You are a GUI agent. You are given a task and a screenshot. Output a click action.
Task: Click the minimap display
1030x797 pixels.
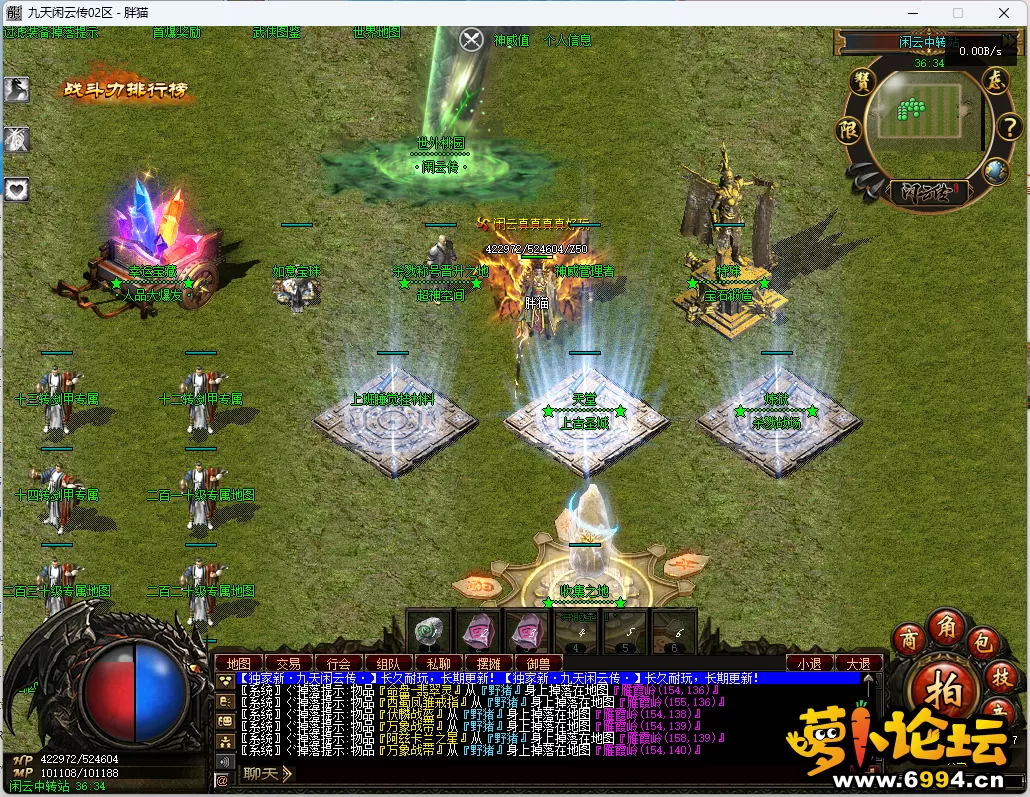tap(917, 111)
